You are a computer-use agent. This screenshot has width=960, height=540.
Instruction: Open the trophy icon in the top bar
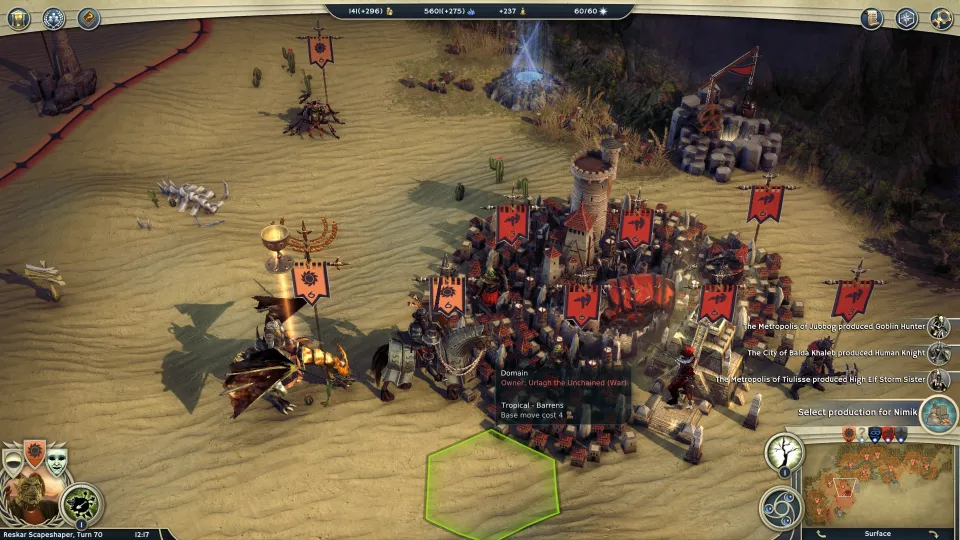point(18,18)
